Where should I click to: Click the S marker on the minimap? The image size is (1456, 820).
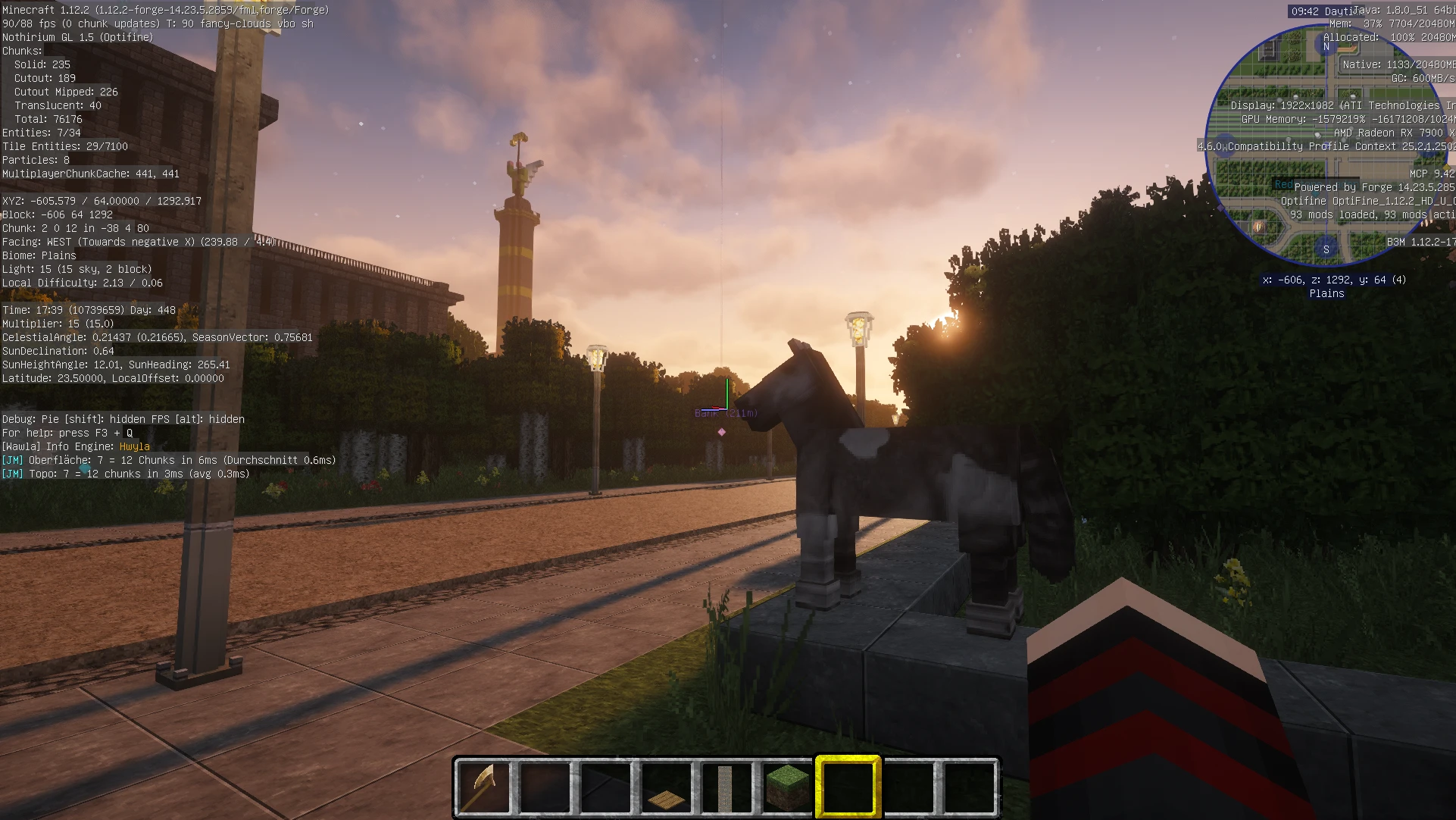(x=1326, y=249)
